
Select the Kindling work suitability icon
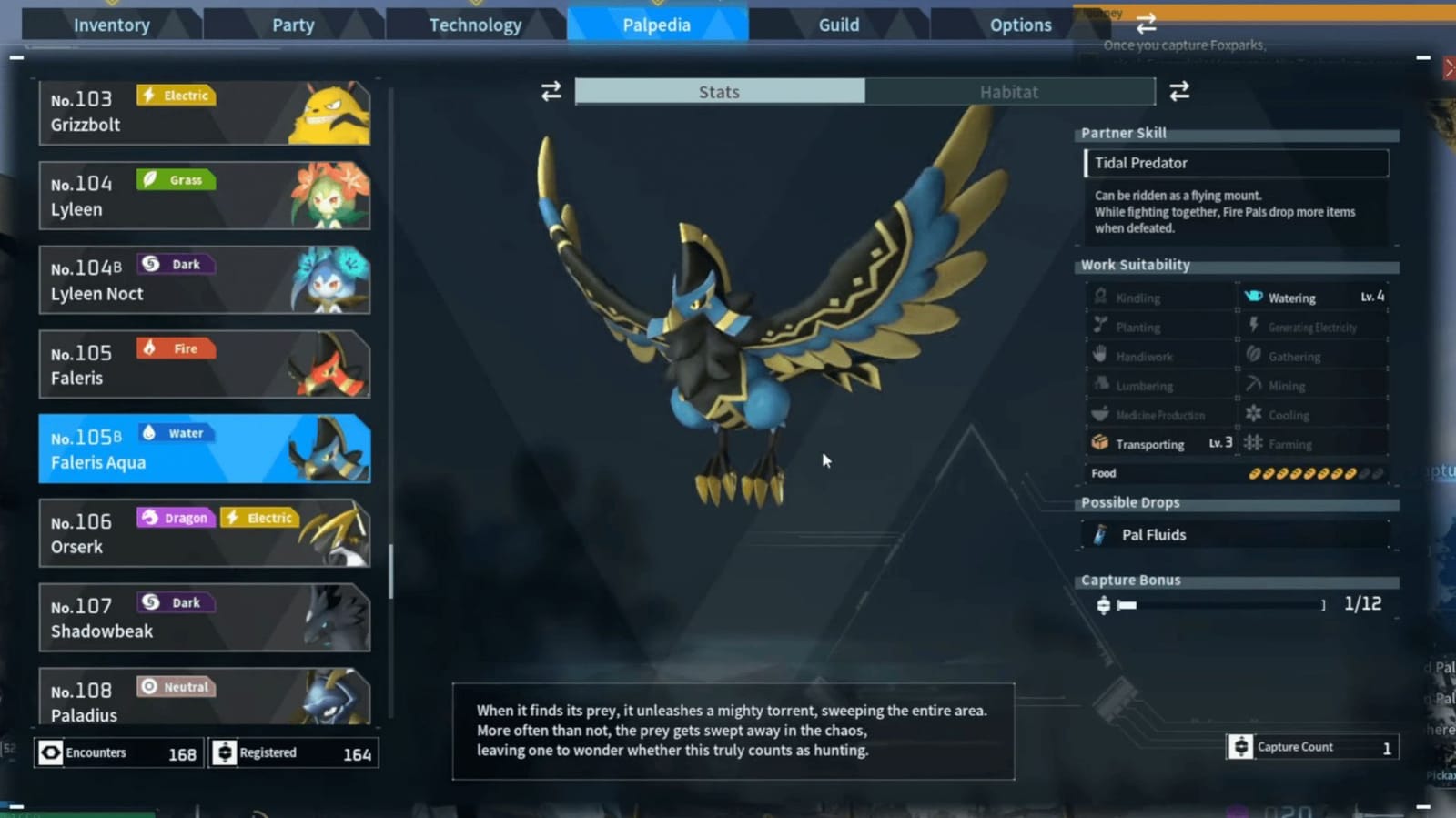tap(1101, 297)
